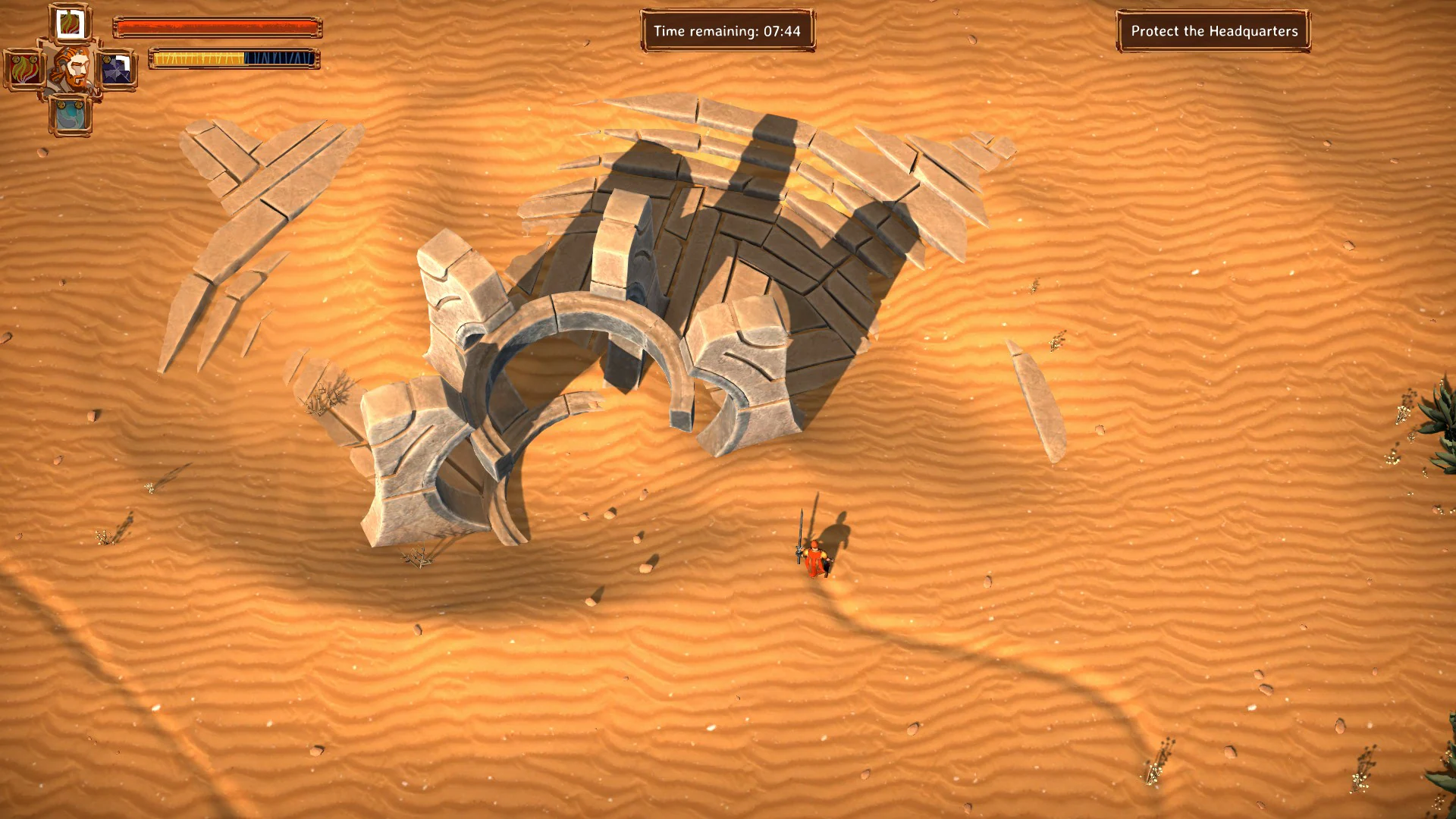Click the Protect the Headquarters objective banner
Screen dimensions: 1456x819
coord(1213,31)
